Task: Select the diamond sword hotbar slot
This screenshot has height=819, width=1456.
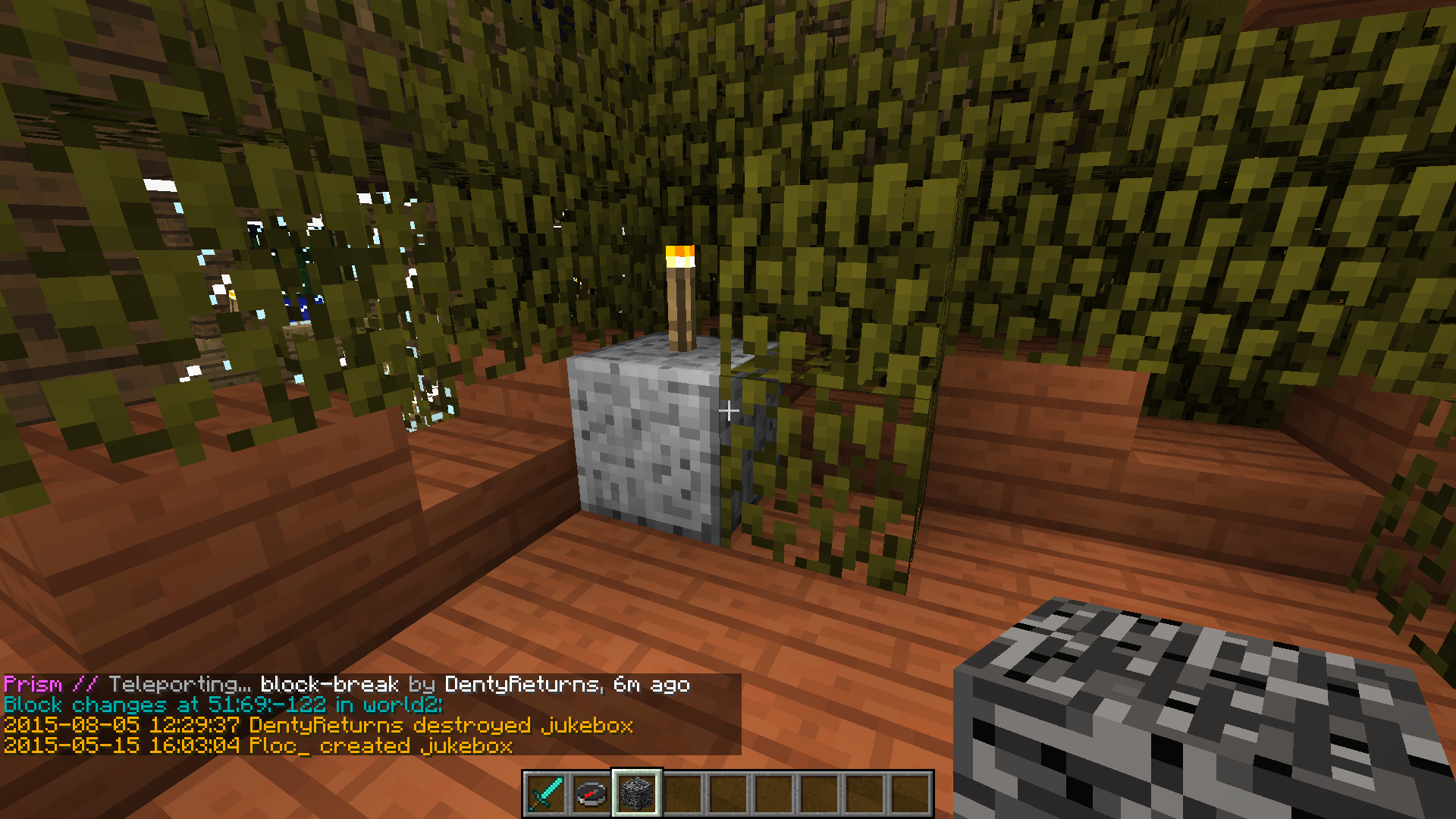Action: click(546, 794)
